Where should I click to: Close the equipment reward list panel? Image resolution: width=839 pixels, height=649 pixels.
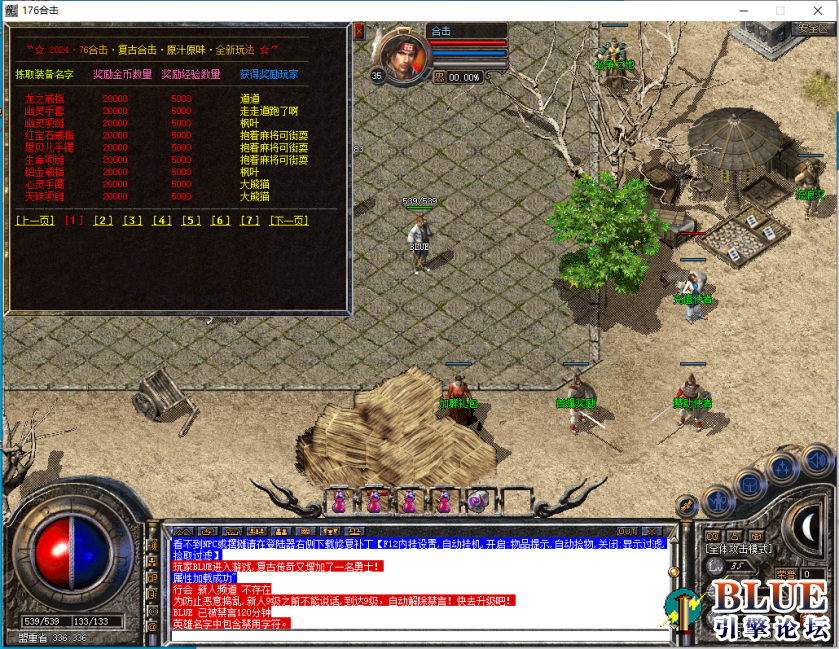tap(360, 32)
